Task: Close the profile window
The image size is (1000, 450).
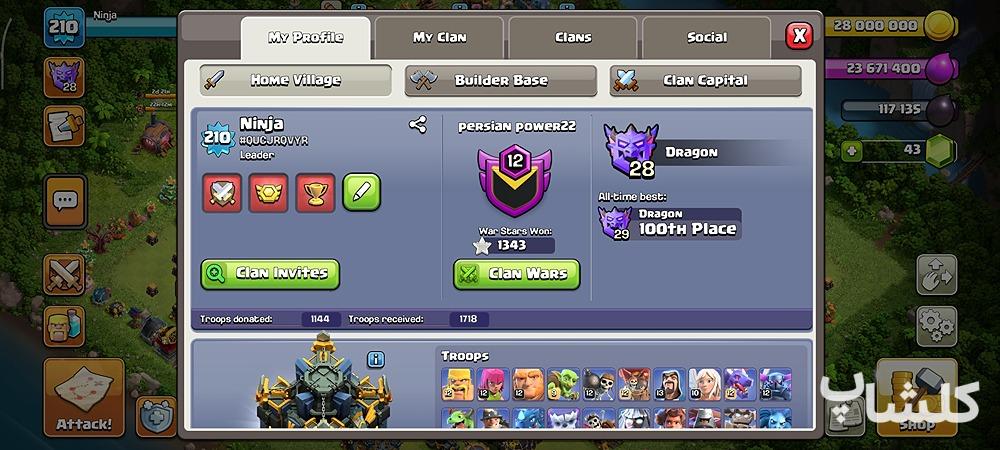Action: pyautogui.click(x=798, y=37)
